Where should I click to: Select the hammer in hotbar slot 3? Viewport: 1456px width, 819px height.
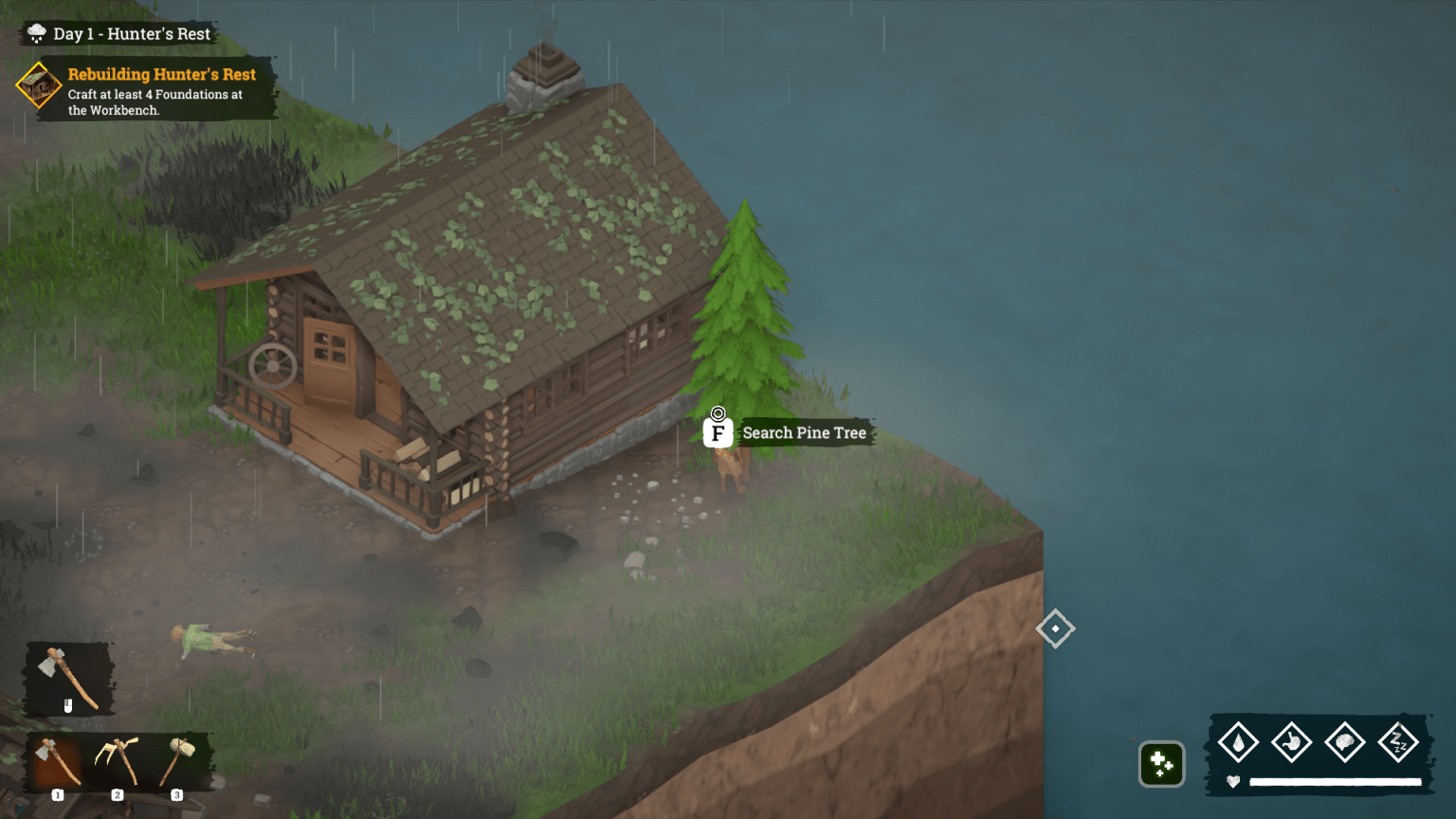coord(177,761)
